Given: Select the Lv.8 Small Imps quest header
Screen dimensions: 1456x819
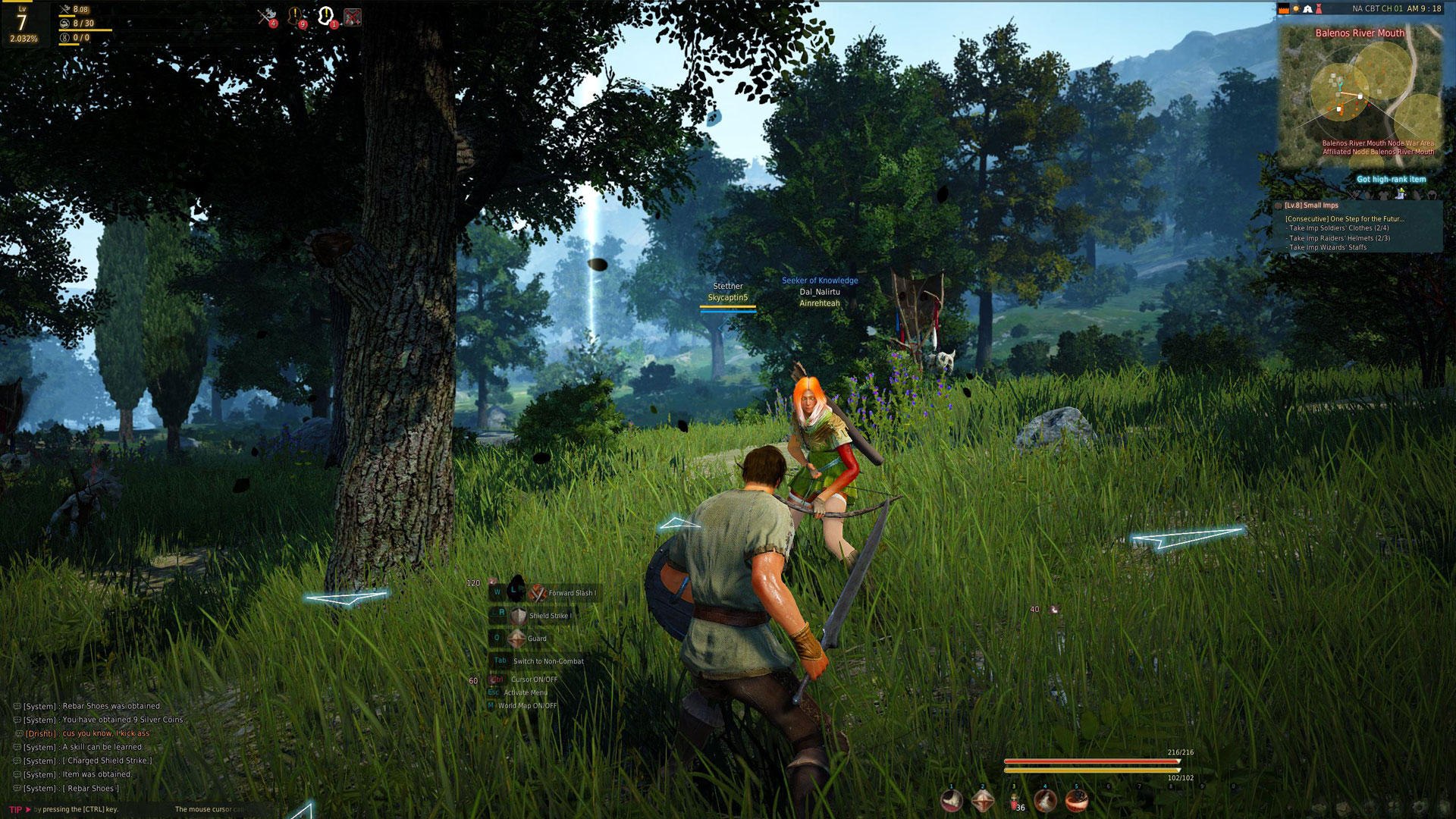Looking at the screenshot, I should pyautogui.click(x=1311, y=206).
